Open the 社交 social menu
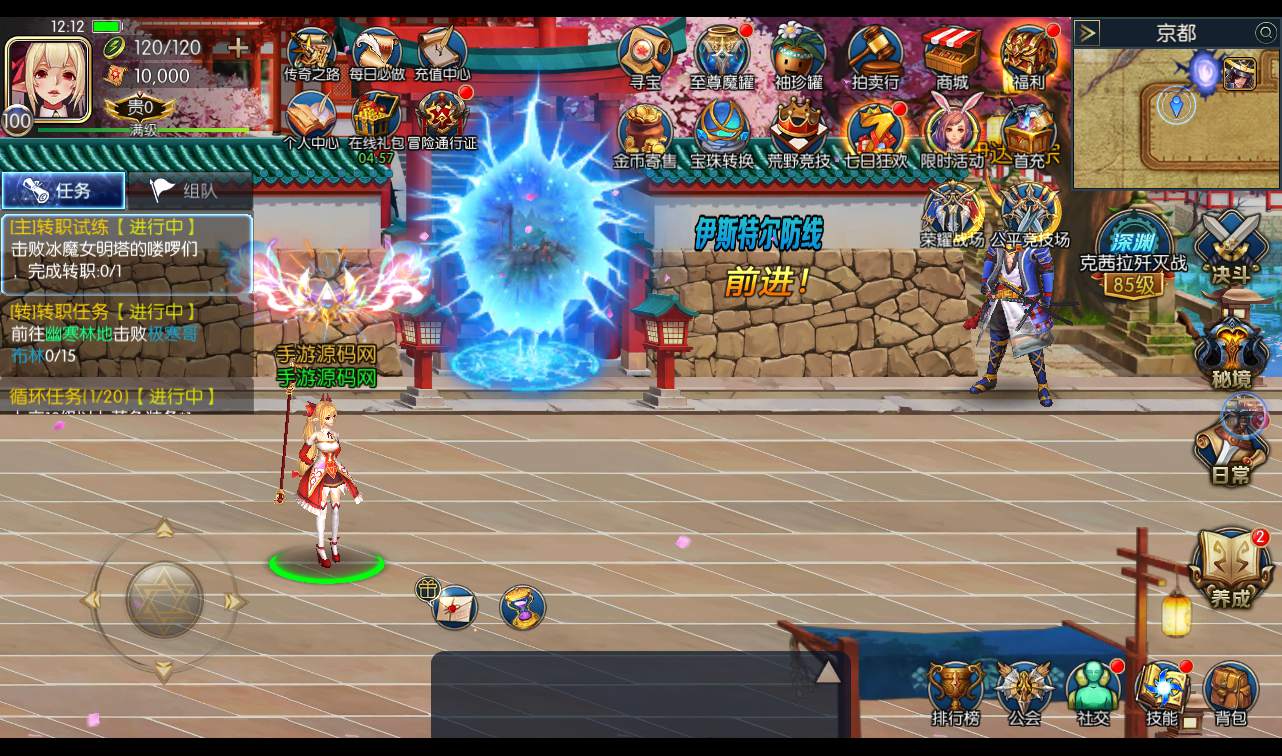Screen dimensions: 1282x756 [x=1093, y=692]
